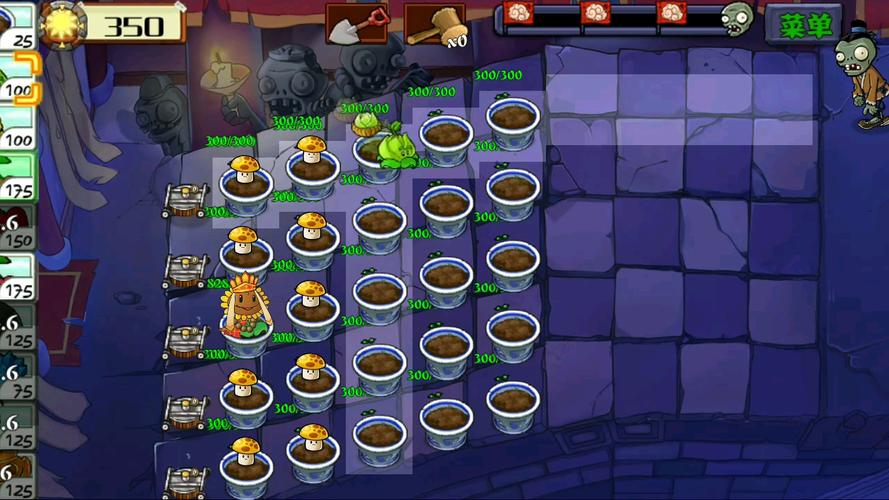Screen dimensions: 889x500
Task: Select the seed packet costing 150 sun
Action: pos(17,227)
